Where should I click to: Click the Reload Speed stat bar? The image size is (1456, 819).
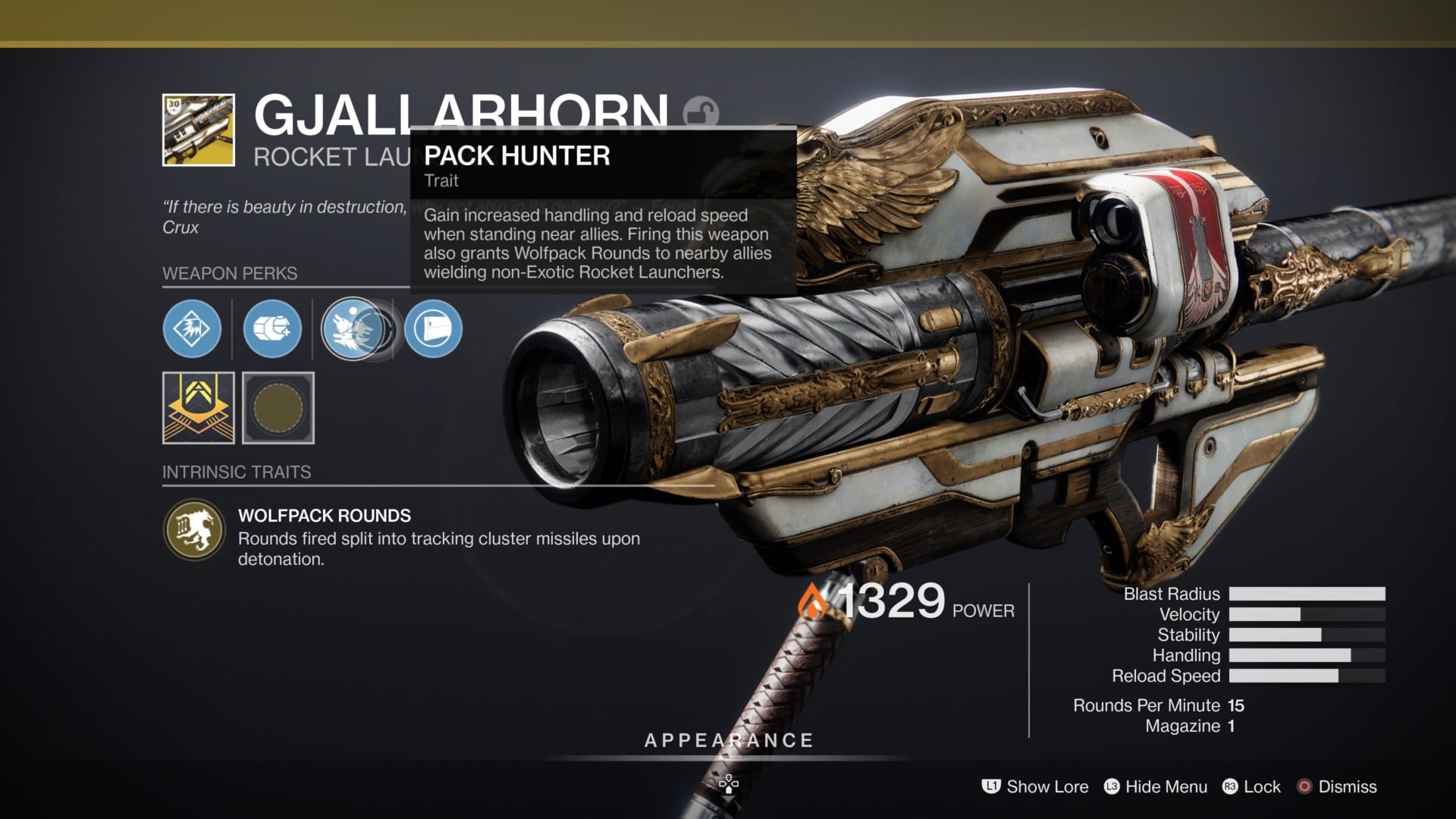pyautogui.click(x=1307, y=676)
